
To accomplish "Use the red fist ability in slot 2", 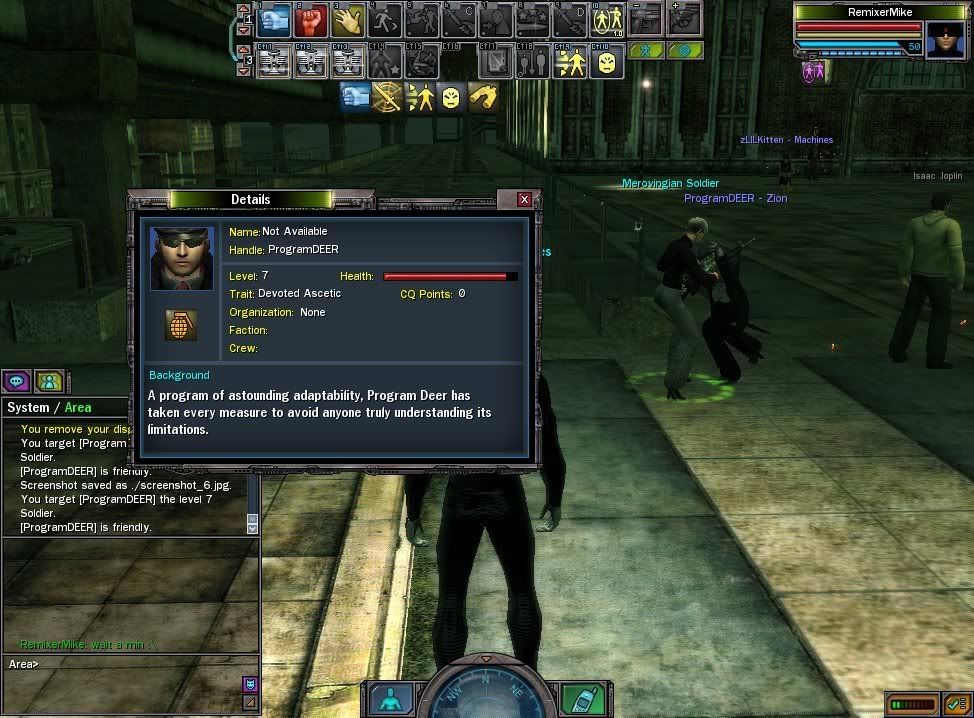I will click(x=311, y=20).
